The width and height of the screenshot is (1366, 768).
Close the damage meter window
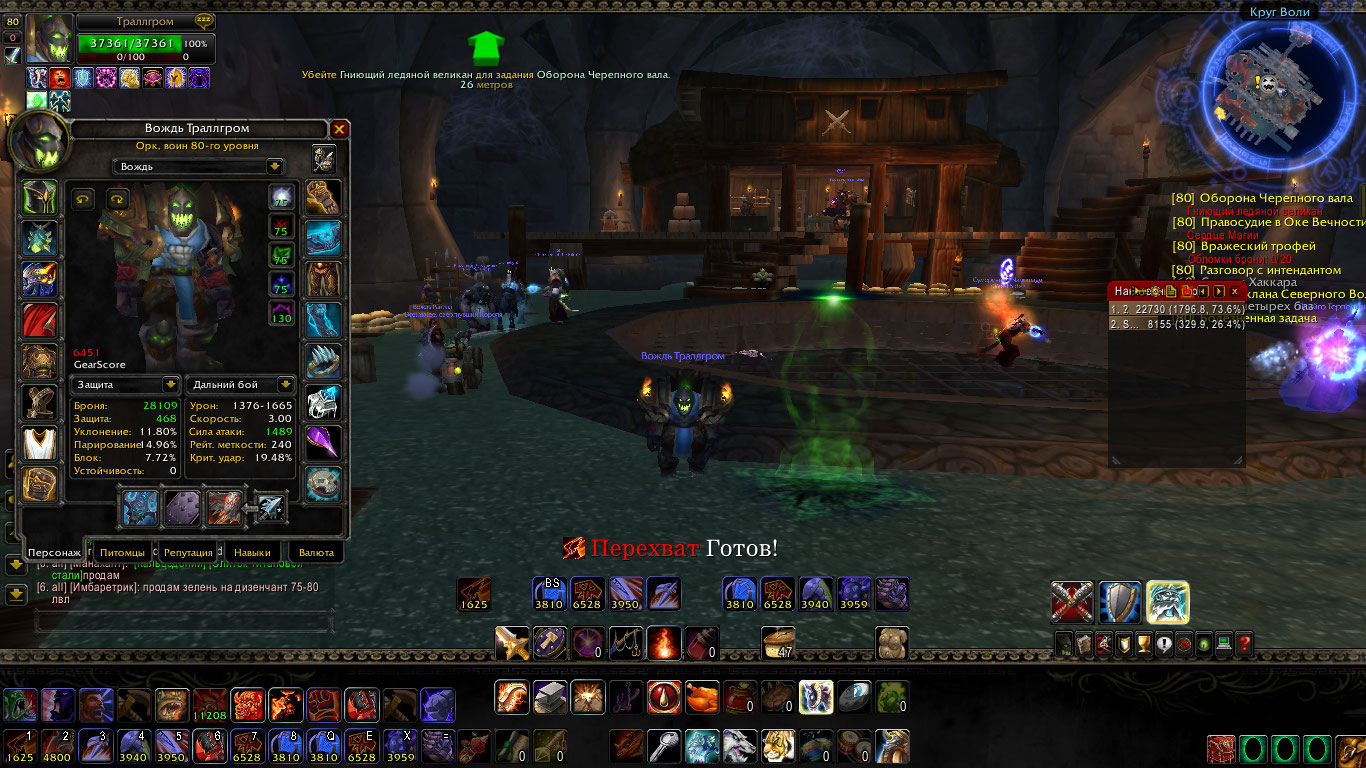(1235, 291)
